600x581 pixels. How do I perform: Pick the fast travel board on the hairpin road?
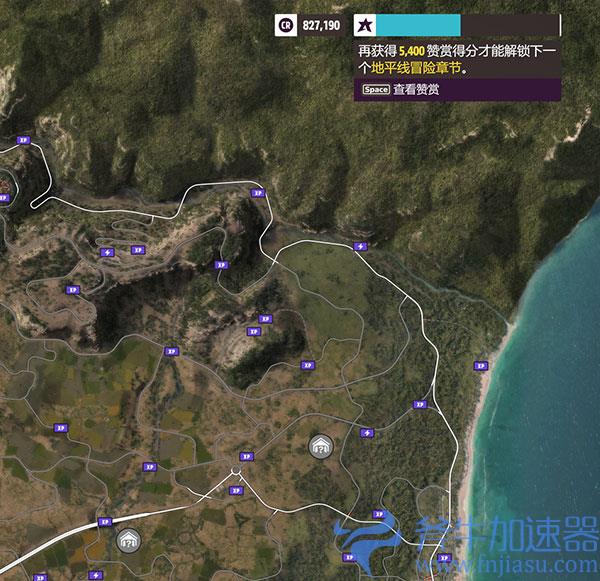coord(108,252)
